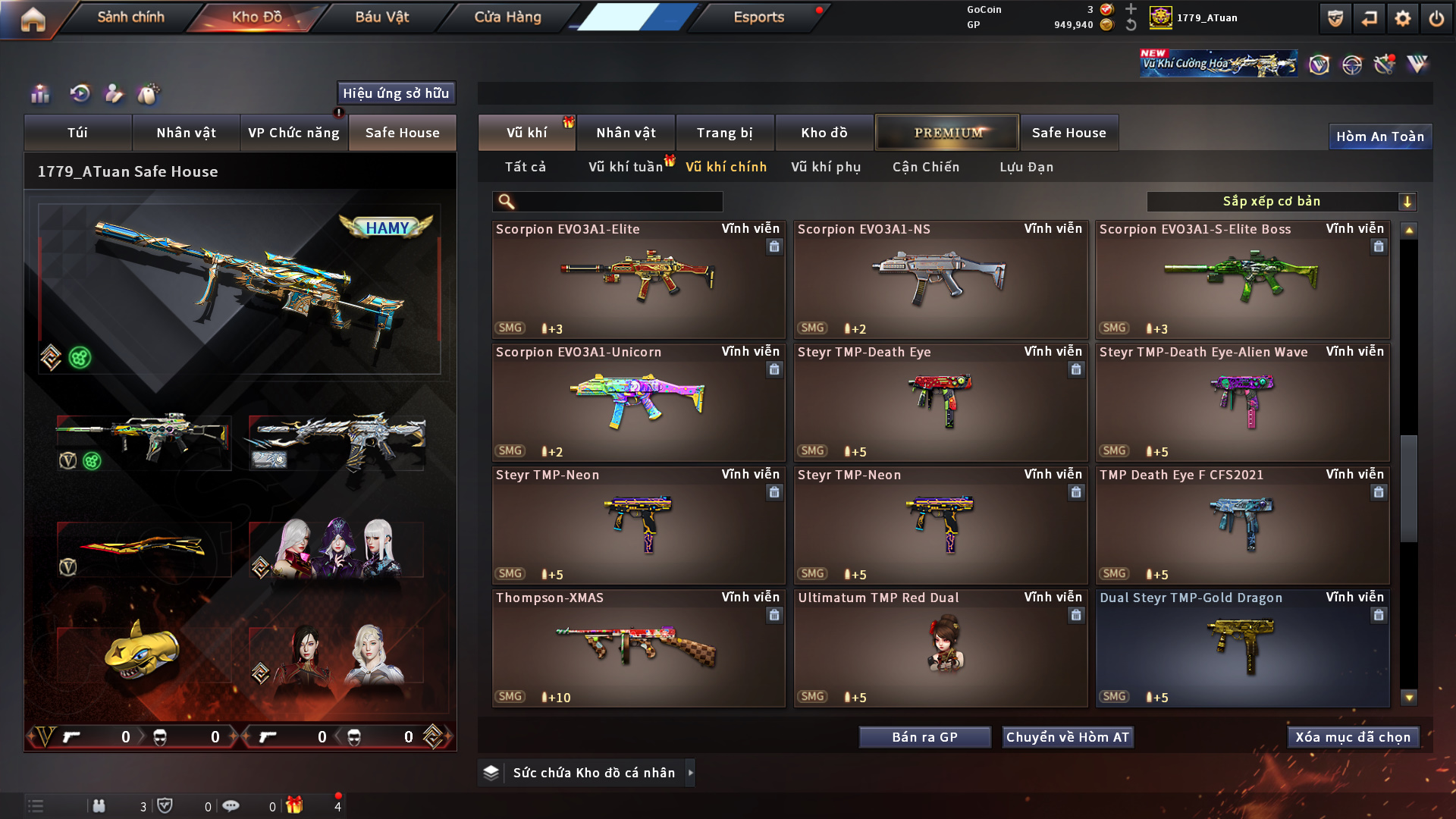1456x819 pixels.
Task: Open settings gear icon
Action: click(1402, 19)
